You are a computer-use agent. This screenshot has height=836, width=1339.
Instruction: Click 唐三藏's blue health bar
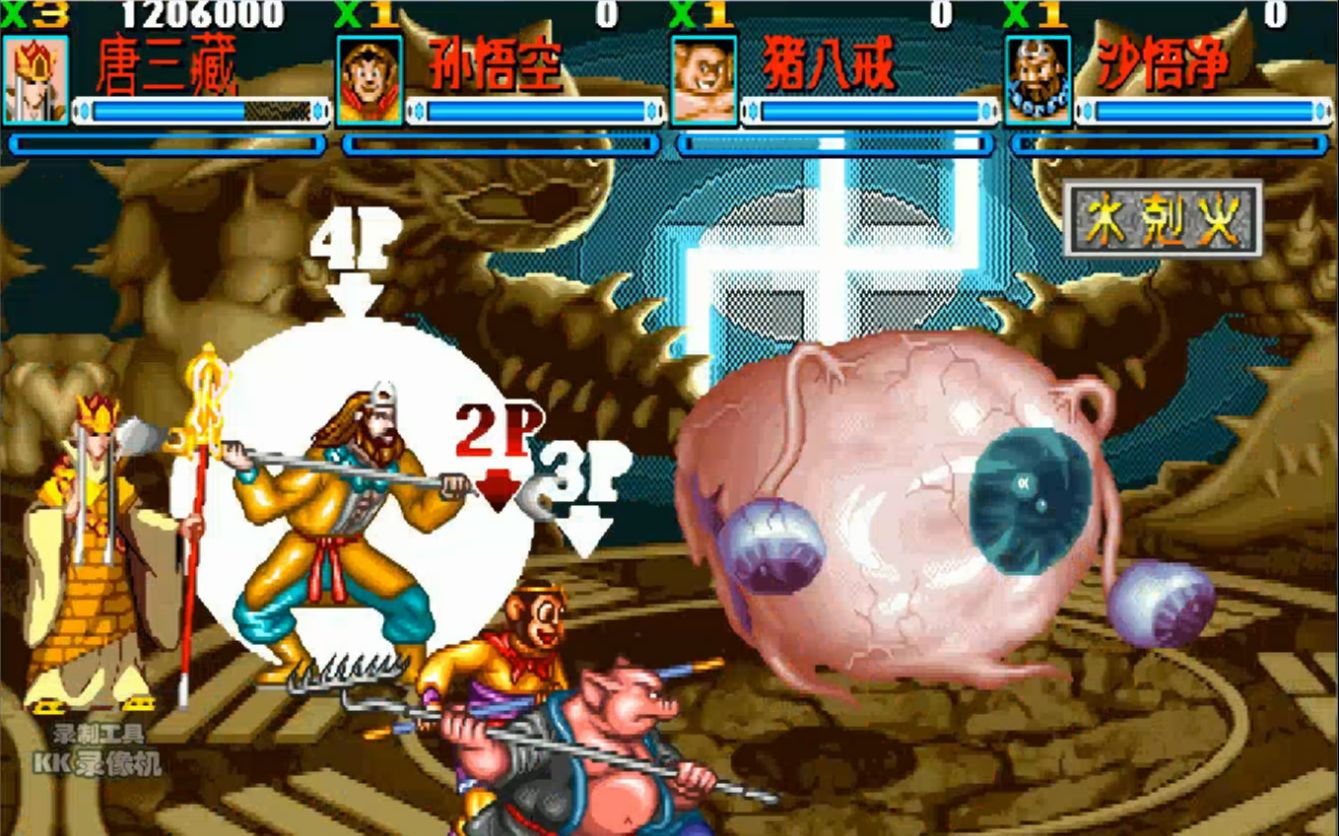200,111
